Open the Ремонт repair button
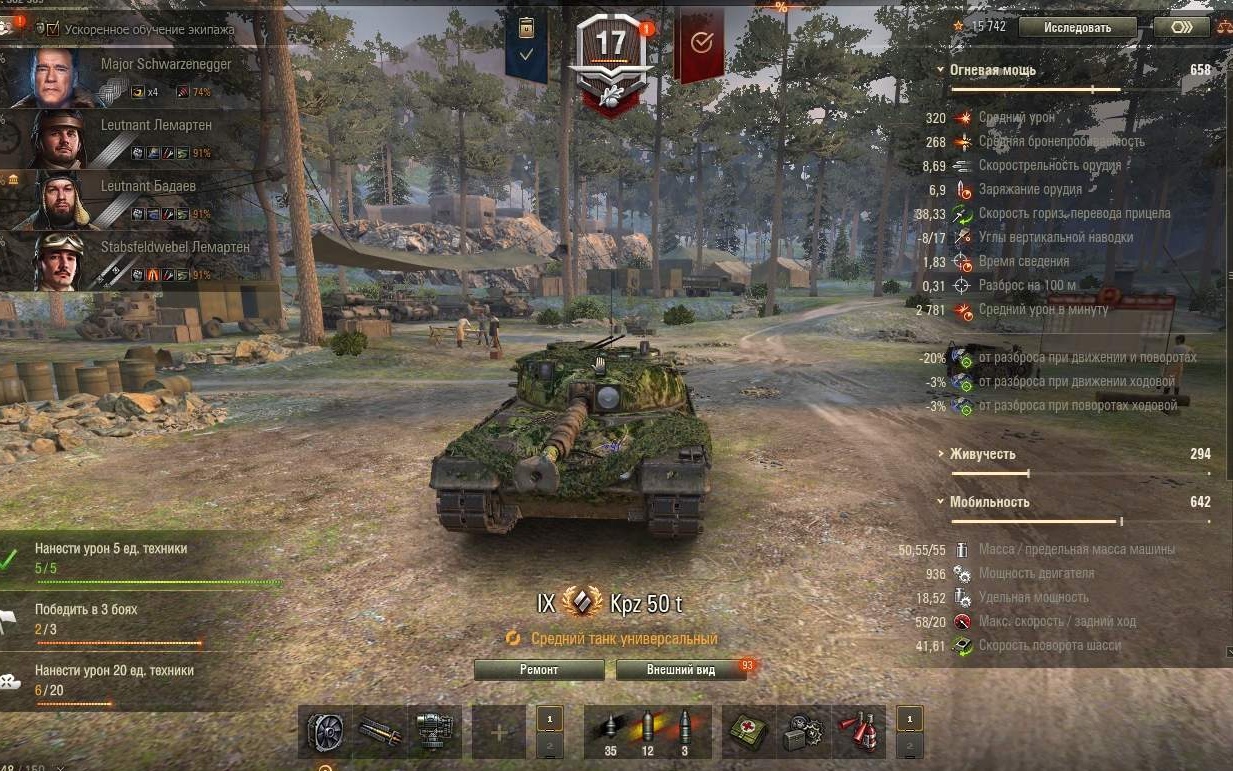The width and height of the screenshot is (1233, 771). pos(539,670)
